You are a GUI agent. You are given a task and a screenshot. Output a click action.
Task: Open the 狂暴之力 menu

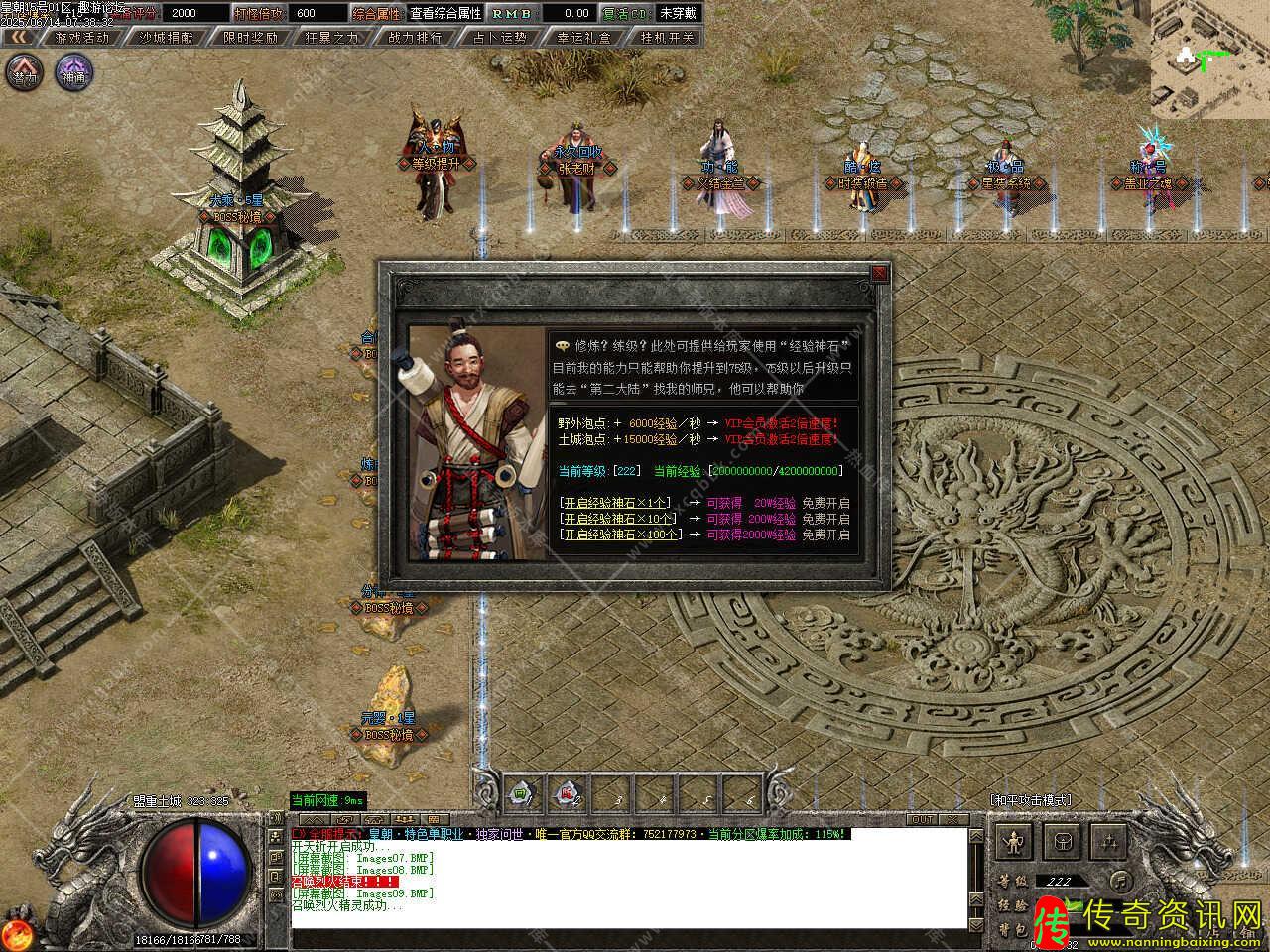pos(333,37)
